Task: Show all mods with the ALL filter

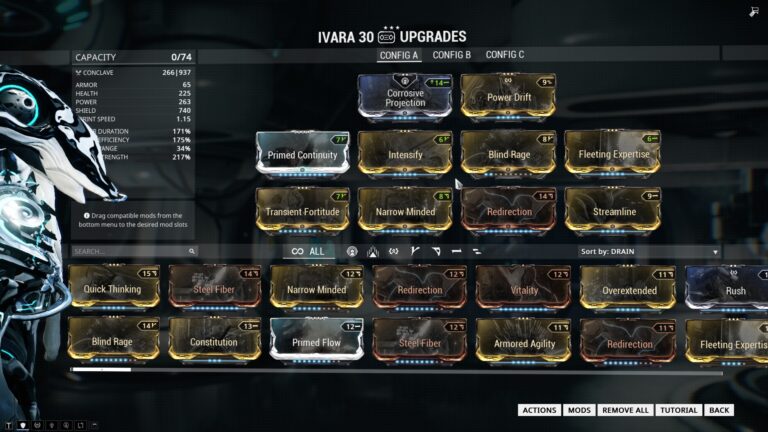Action: 308,252
